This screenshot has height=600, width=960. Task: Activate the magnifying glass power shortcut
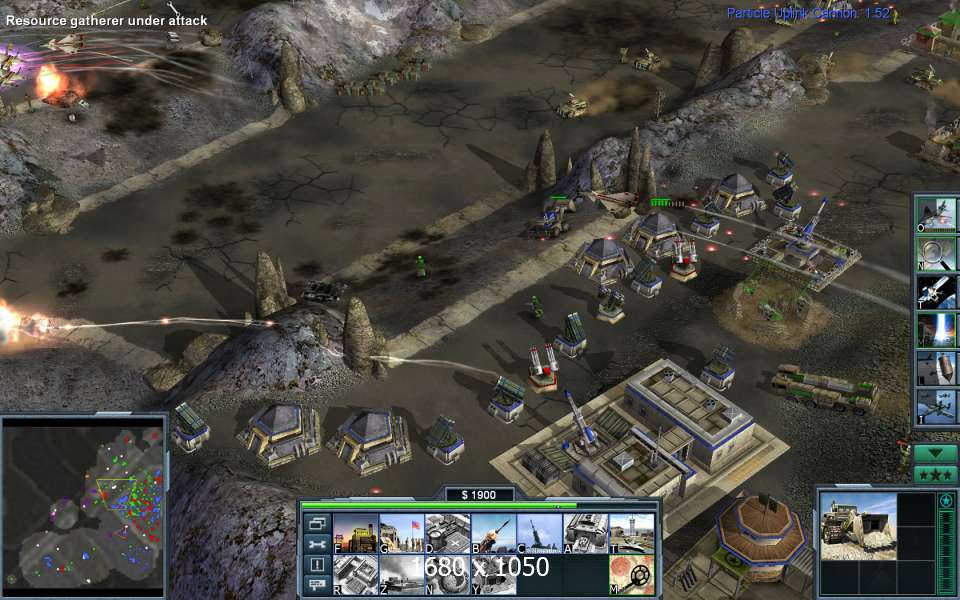pos(936,254)
